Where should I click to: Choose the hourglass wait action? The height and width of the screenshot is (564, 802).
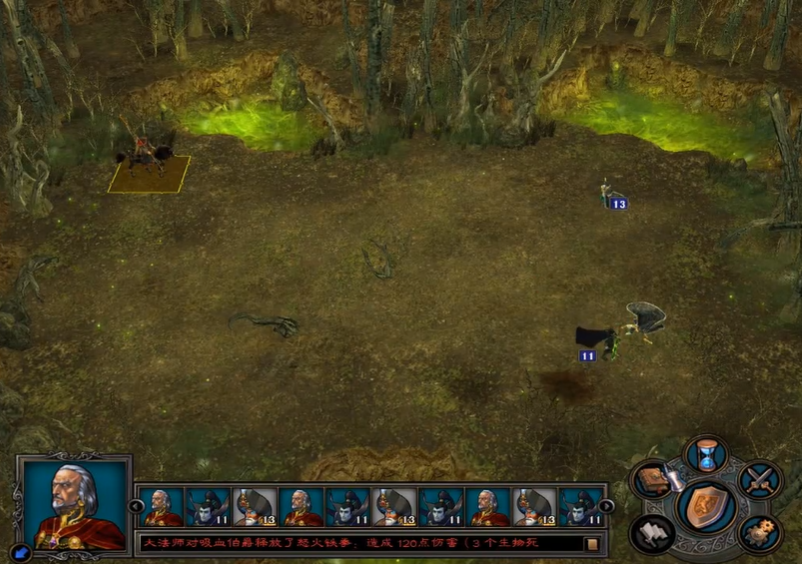pos(707,454)
